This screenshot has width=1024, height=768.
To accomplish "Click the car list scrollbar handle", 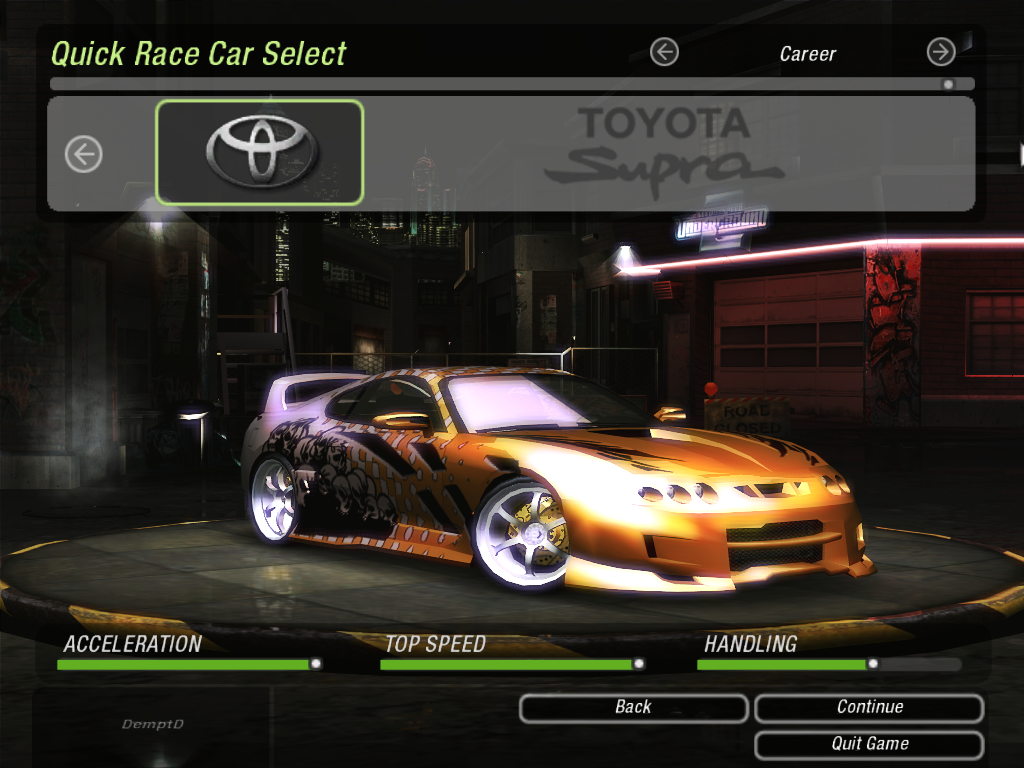I will pos(947,85).
